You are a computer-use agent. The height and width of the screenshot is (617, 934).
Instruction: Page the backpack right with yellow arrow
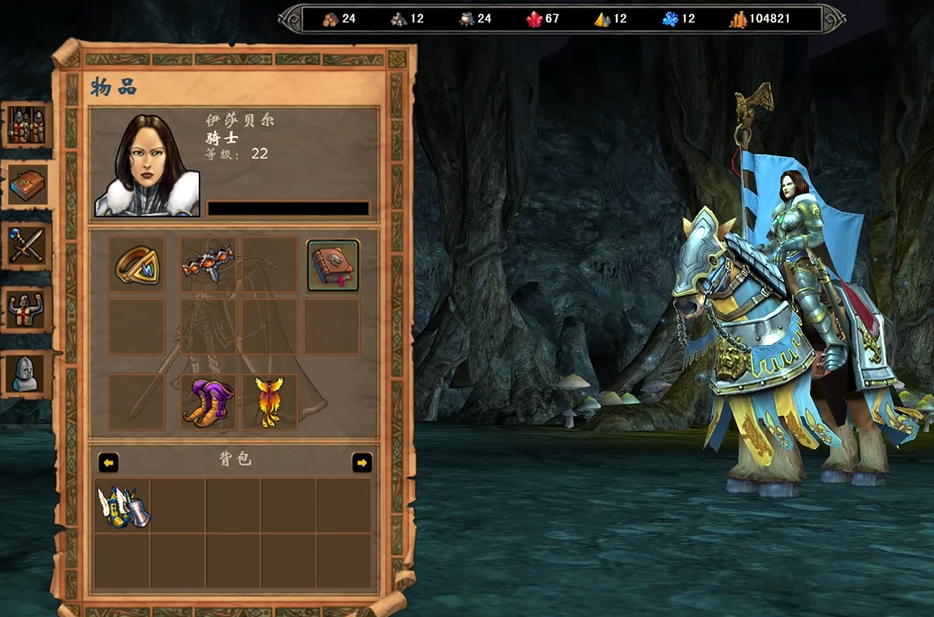(x=362, y=462)
